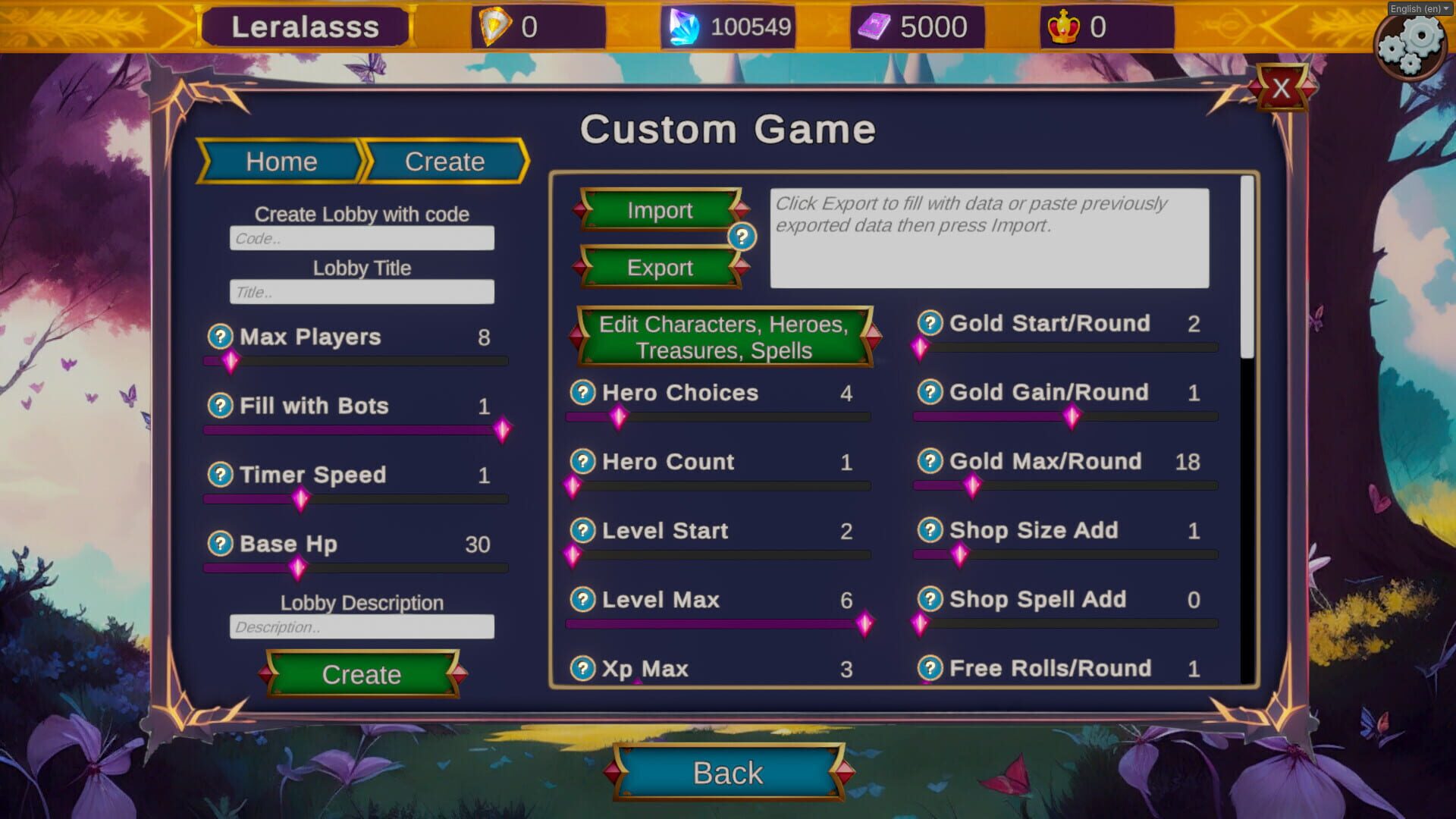
Task: Open the settings gears icon
Action: (x=1411, y=47)
